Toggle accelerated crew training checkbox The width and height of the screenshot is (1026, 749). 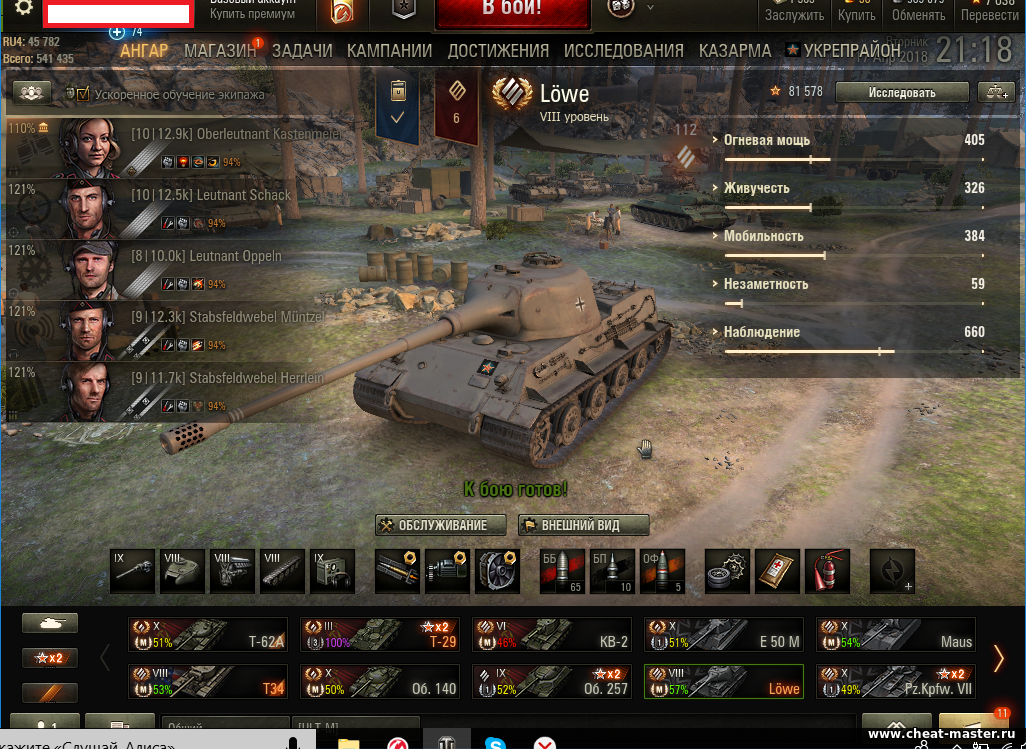(x=83, y=94)
